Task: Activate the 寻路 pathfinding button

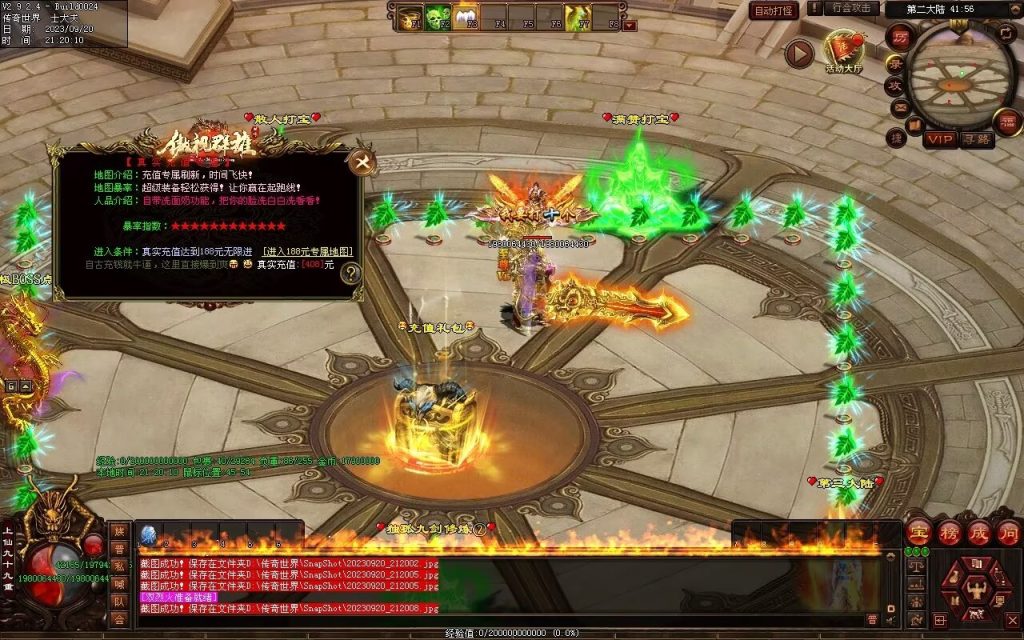Action: coord(977,140)
